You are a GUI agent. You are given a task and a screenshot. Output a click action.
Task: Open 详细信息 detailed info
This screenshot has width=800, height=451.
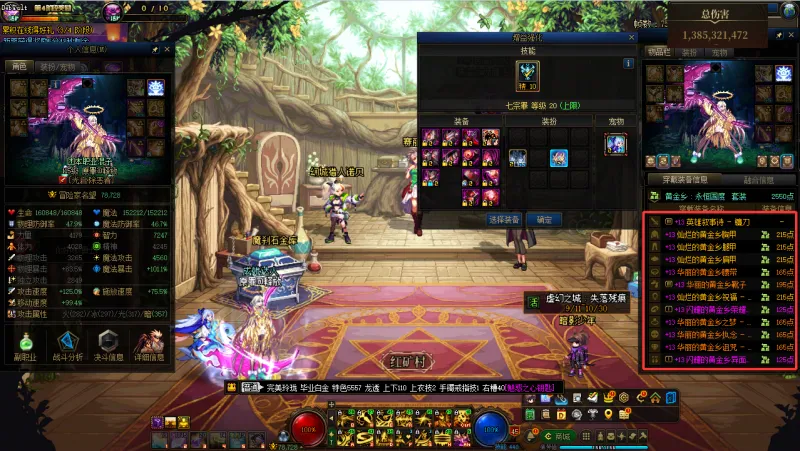point(150,344)
